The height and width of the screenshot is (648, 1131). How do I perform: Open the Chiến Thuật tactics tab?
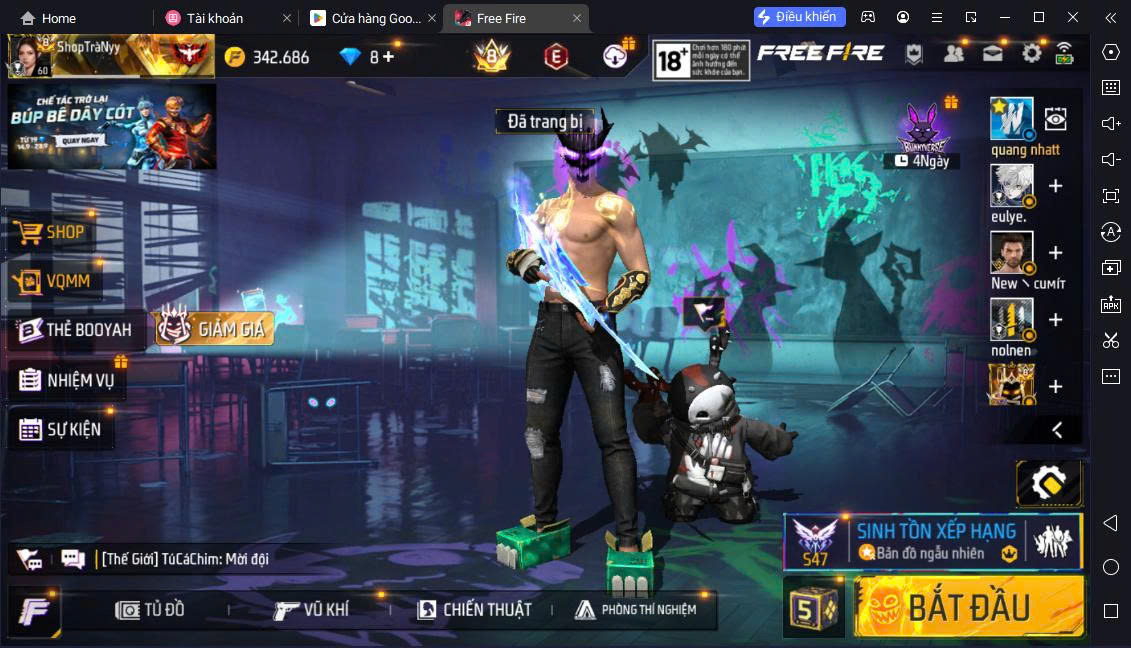pos(475,609)
